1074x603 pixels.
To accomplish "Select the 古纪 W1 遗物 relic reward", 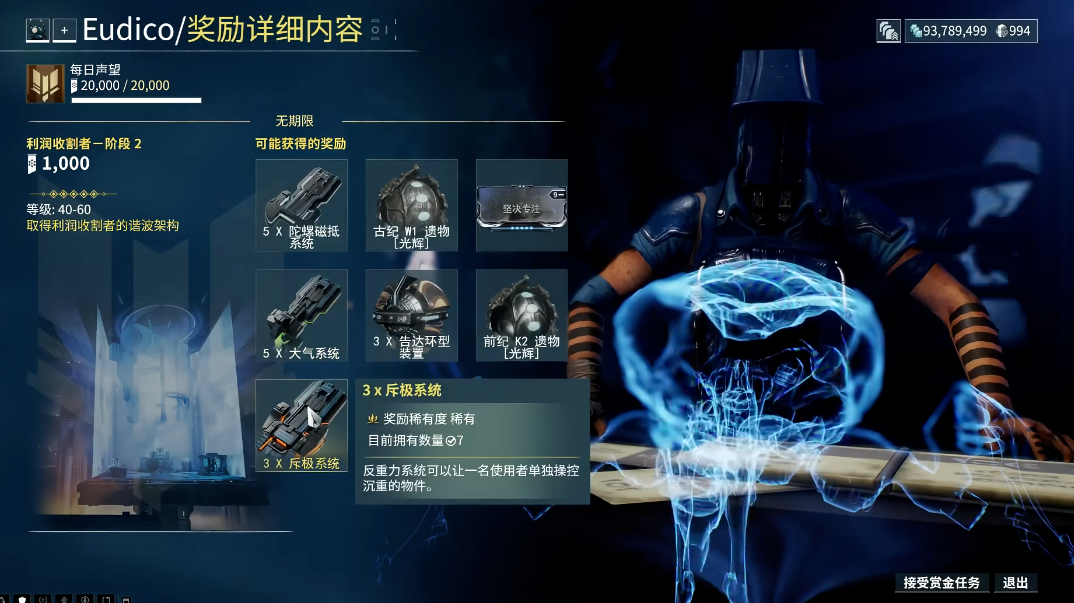I will 411,205.
